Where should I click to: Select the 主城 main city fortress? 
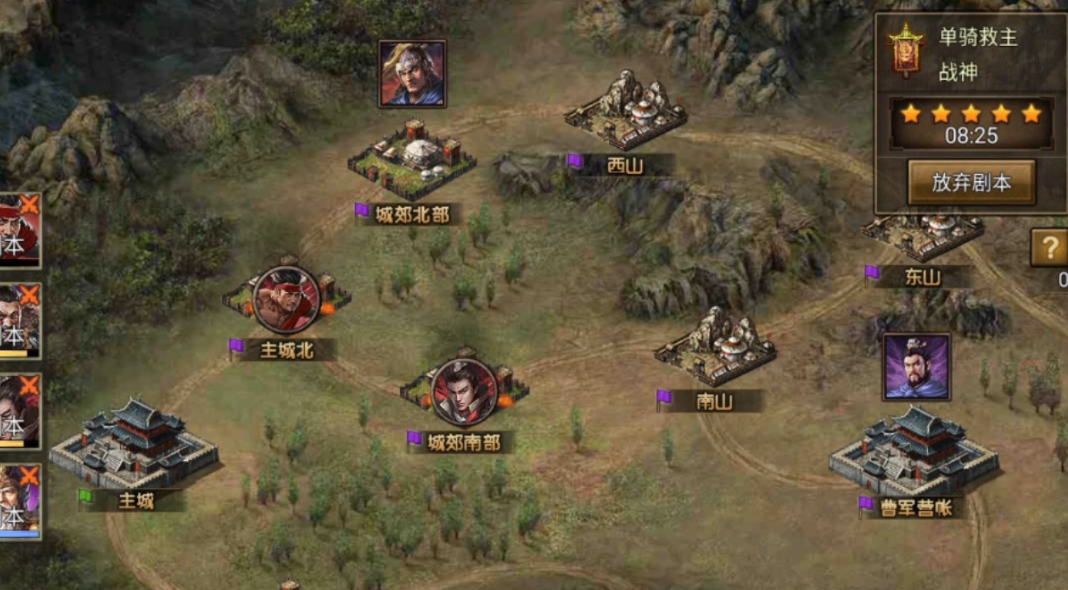coord(134,443)
